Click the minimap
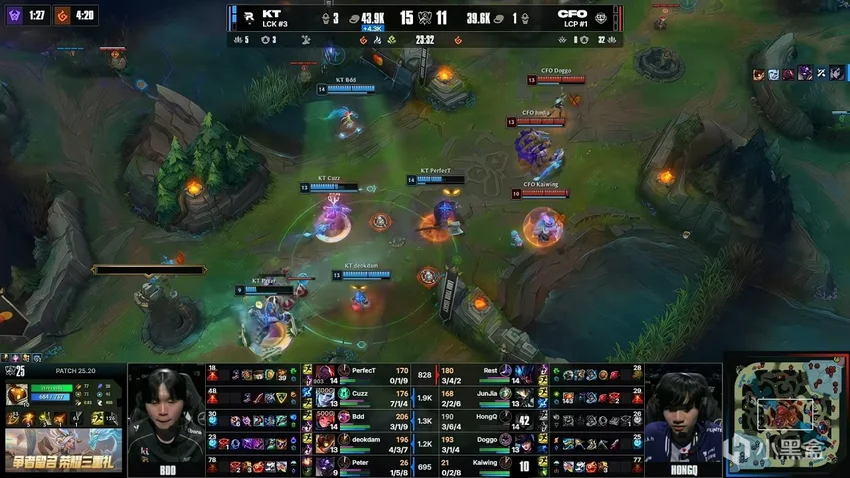Image resolution: width=850 pixels, height=478 pixels. coord(787,413)
